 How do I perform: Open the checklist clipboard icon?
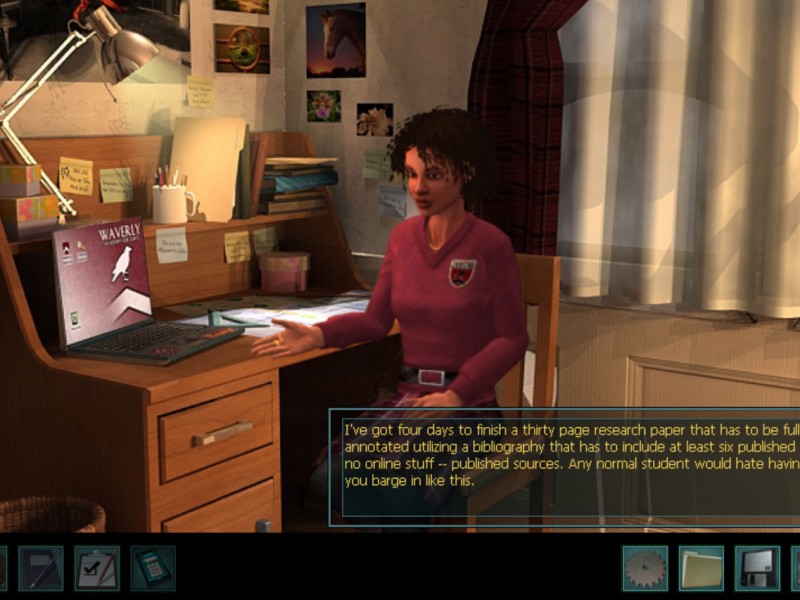(97, 567)
